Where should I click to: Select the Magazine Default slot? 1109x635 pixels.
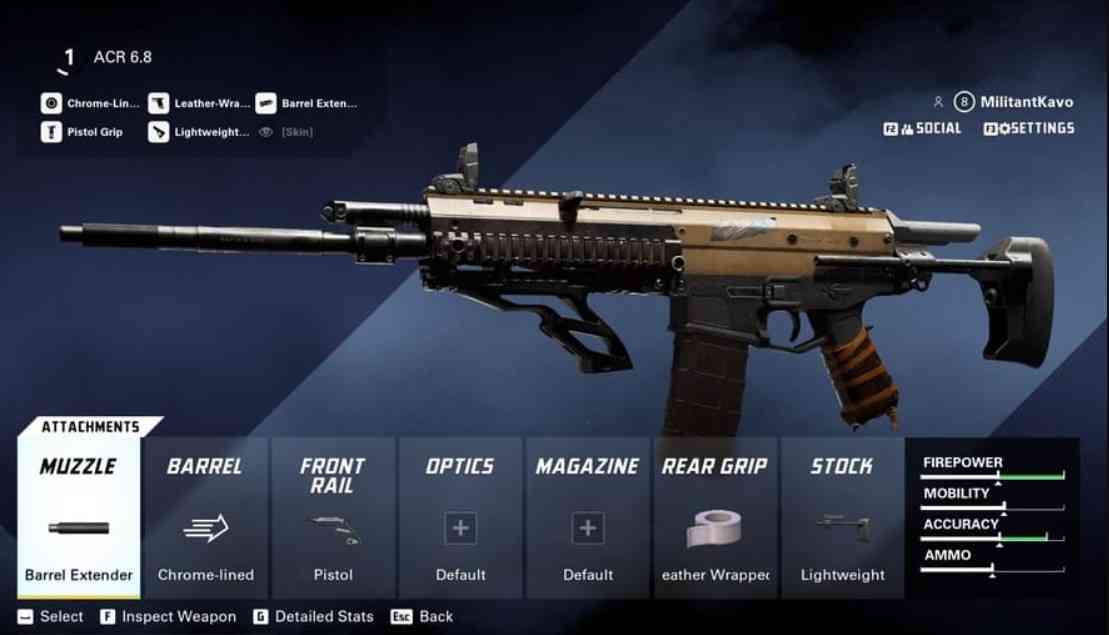click(587, 517)
